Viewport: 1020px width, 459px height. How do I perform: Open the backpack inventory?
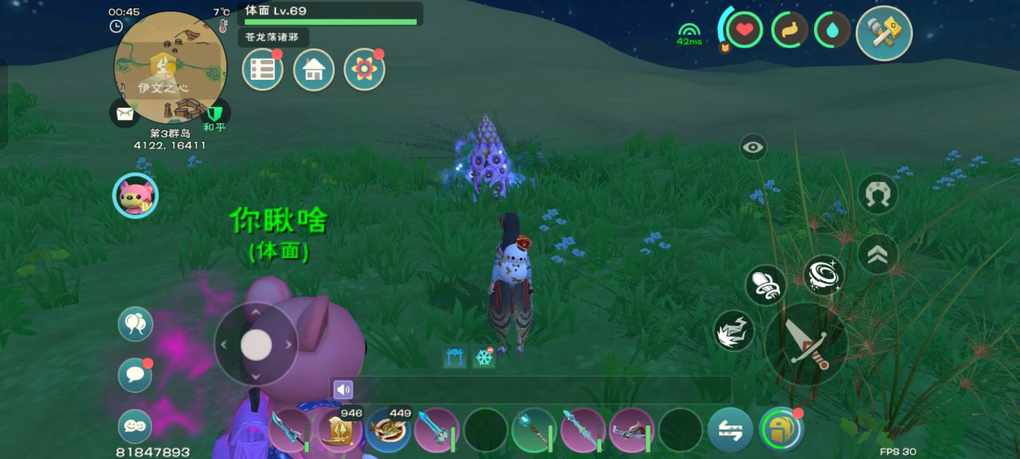[781, 430]
